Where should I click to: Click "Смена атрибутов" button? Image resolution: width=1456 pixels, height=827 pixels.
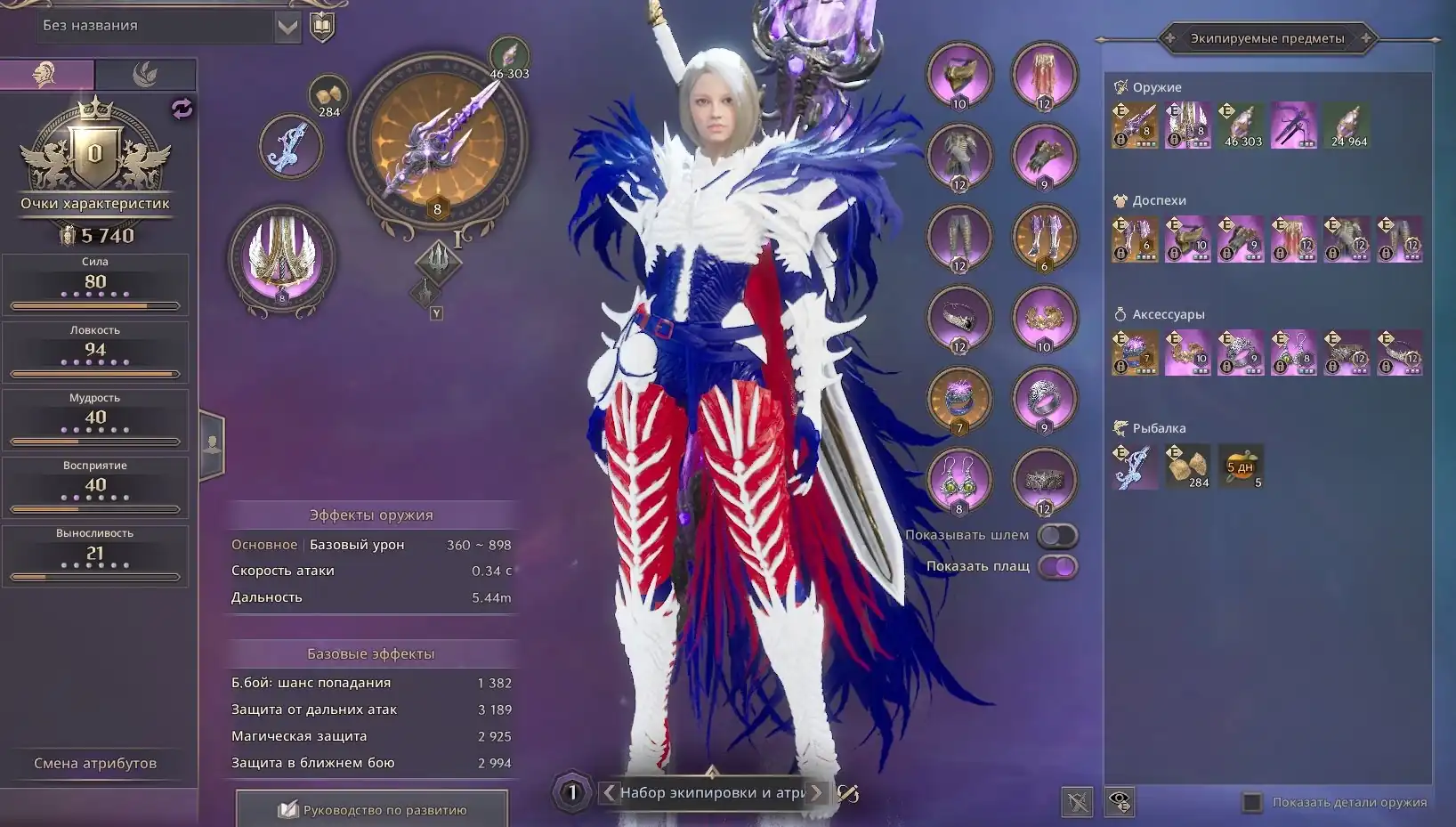95,763
